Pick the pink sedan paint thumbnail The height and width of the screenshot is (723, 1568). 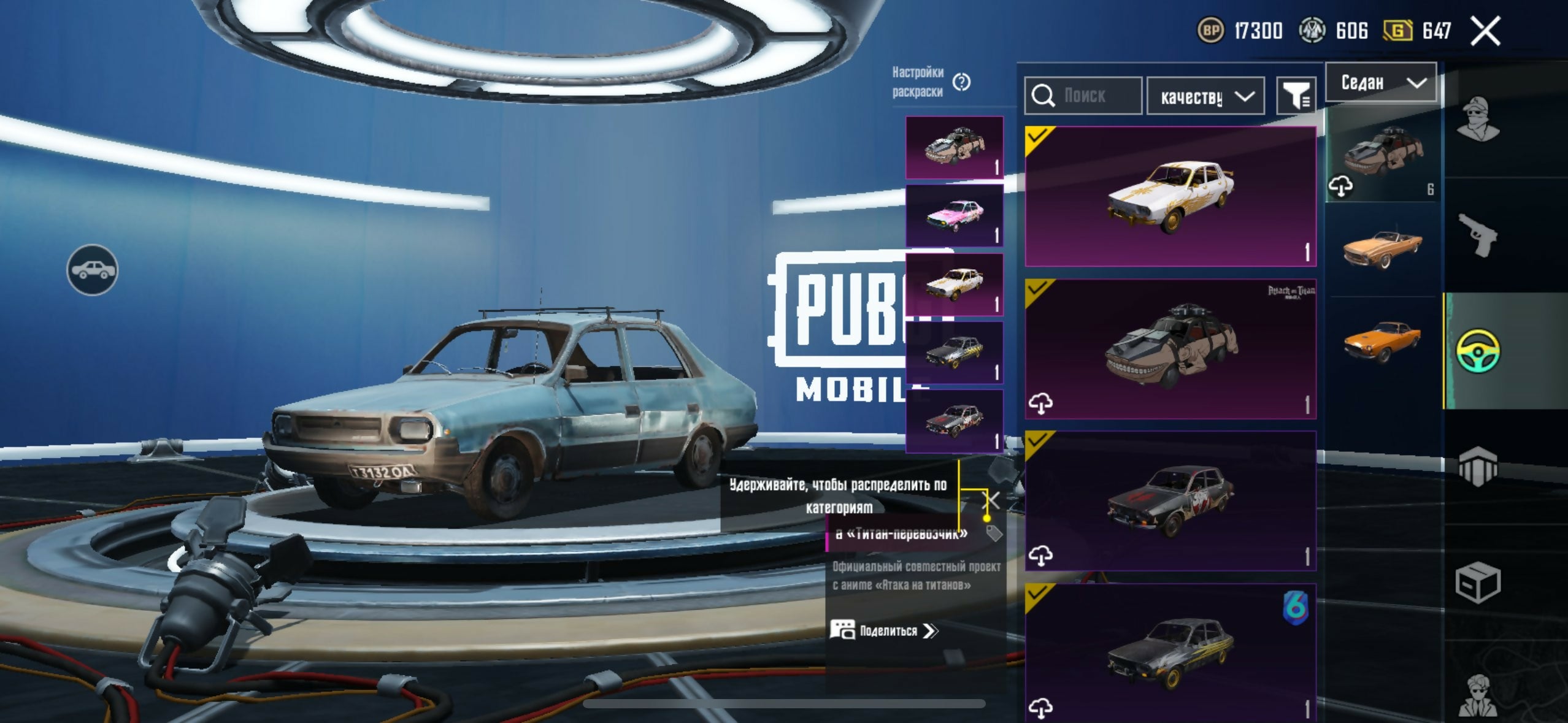955,216
